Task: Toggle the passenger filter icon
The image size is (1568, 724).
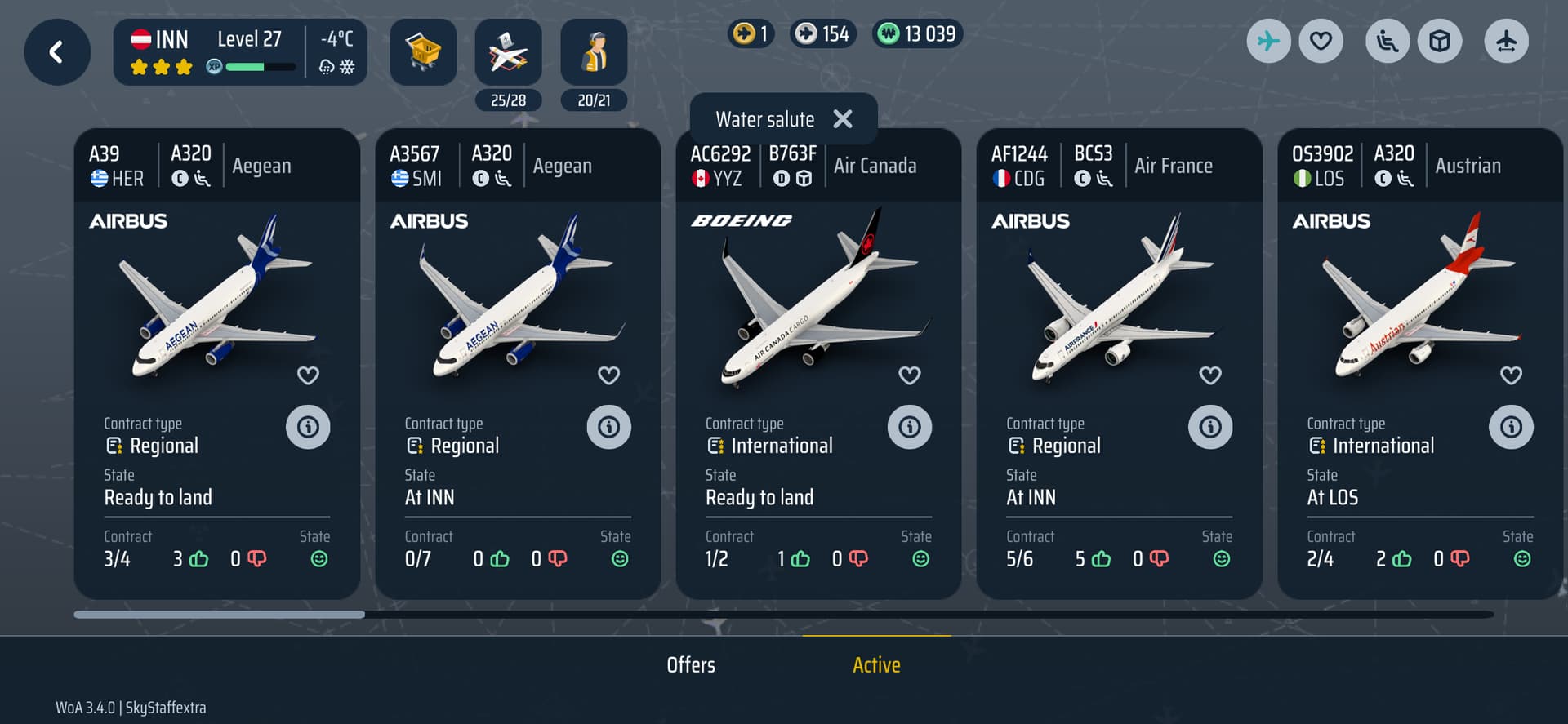Action: (1387, 41)
